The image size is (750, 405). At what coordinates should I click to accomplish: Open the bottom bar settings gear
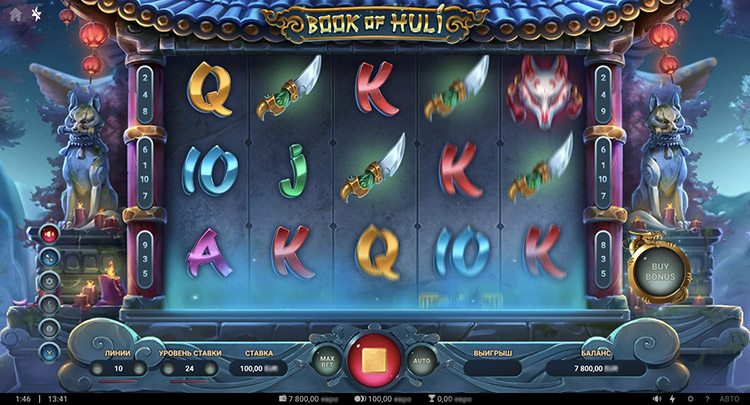(x=690, y=398)
